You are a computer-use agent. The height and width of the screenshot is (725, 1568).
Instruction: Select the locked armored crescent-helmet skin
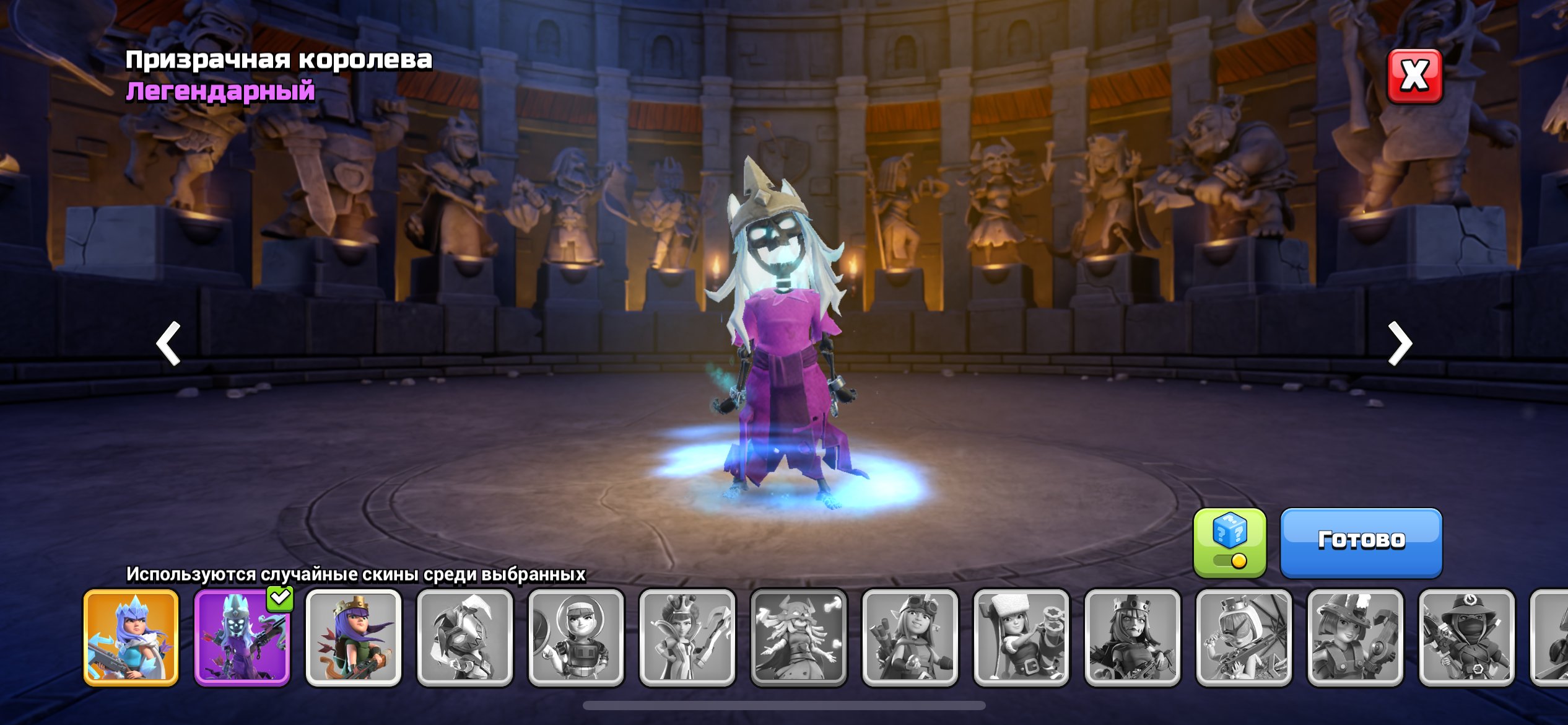click(x=465, y=638)
